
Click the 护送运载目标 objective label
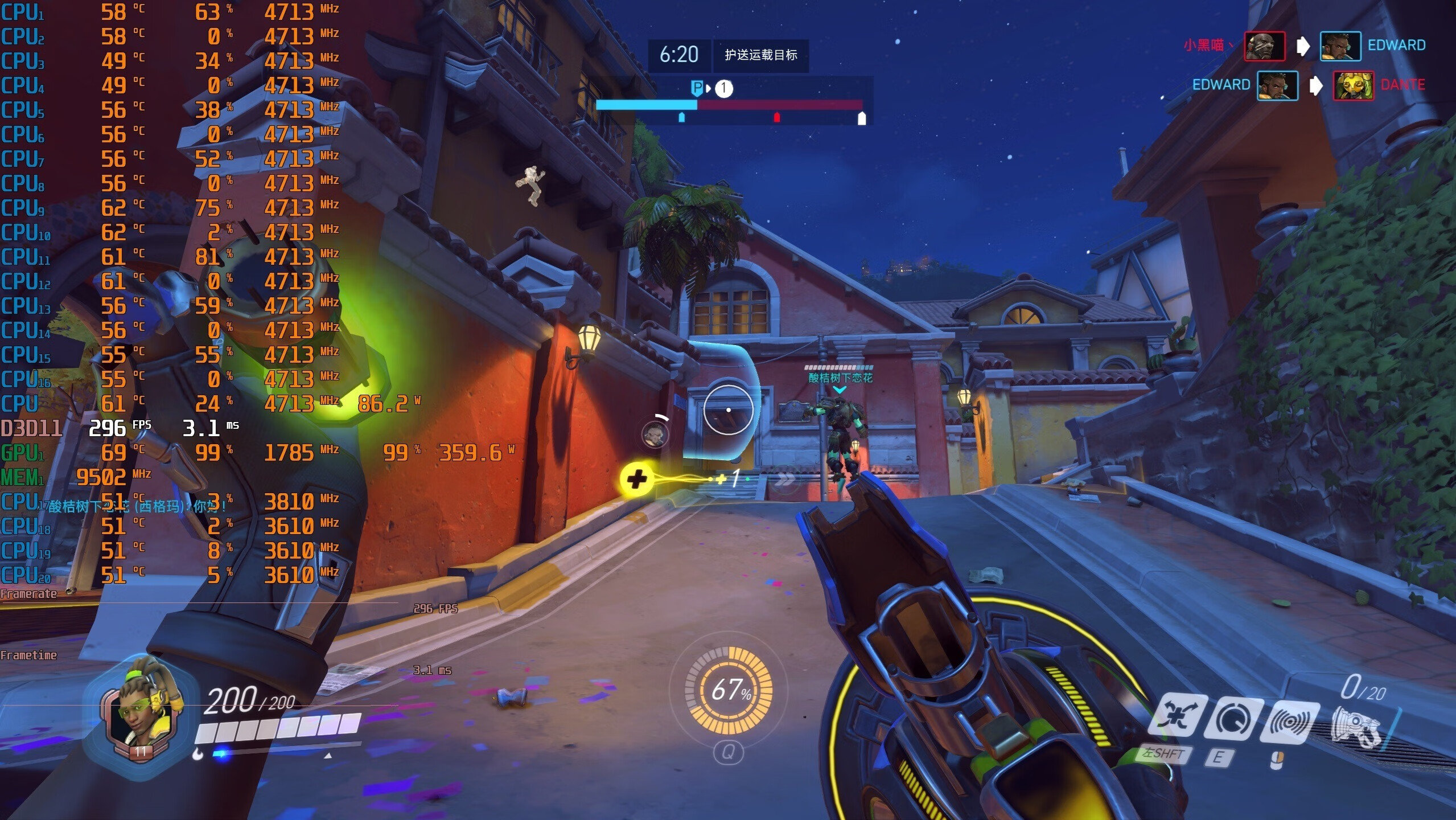point(760,55)
